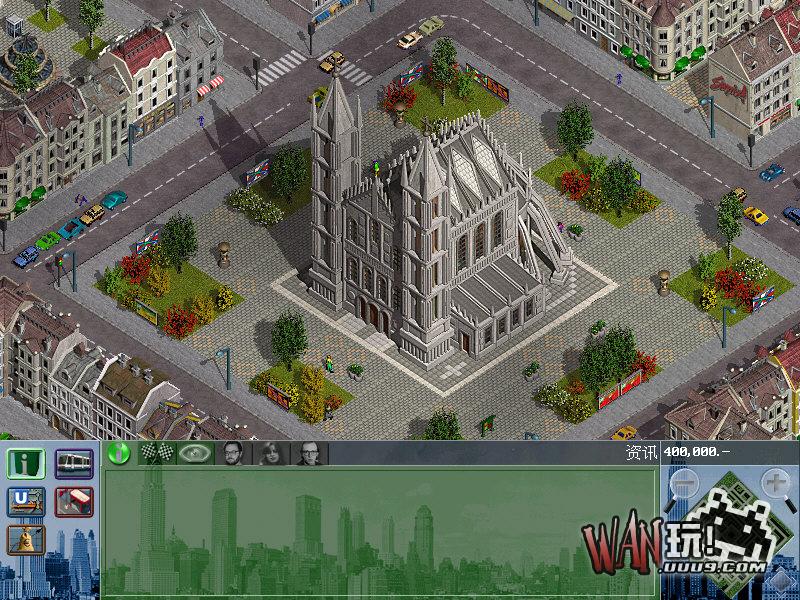View the woman's portrait tab

coord(269,453)
